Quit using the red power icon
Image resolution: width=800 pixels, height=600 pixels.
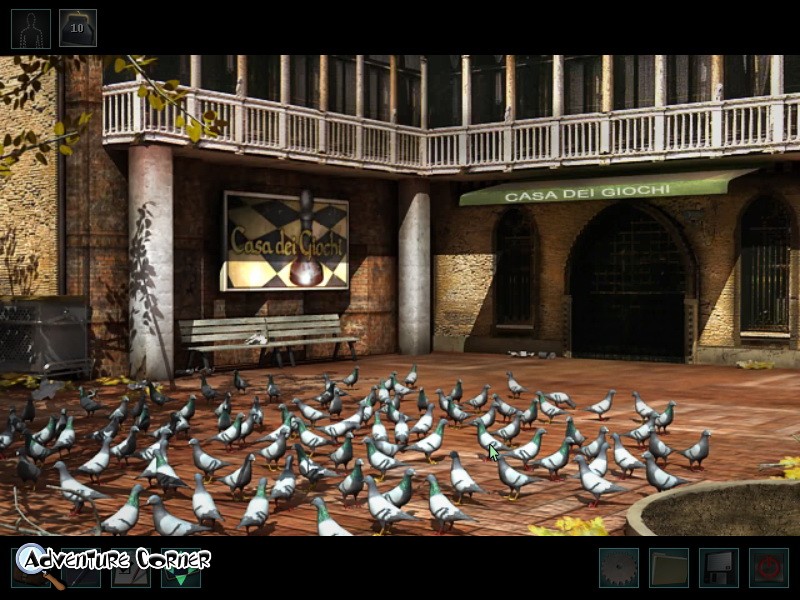pyautogui.click(x=768, y=568)
